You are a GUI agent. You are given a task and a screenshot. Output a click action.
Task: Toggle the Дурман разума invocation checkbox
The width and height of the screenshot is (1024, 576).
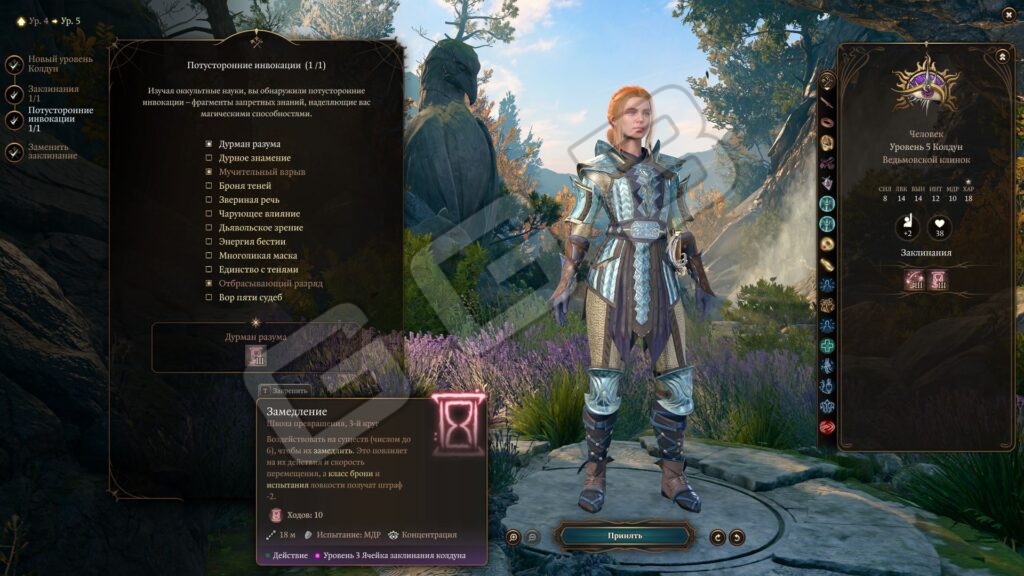[209, 144]
